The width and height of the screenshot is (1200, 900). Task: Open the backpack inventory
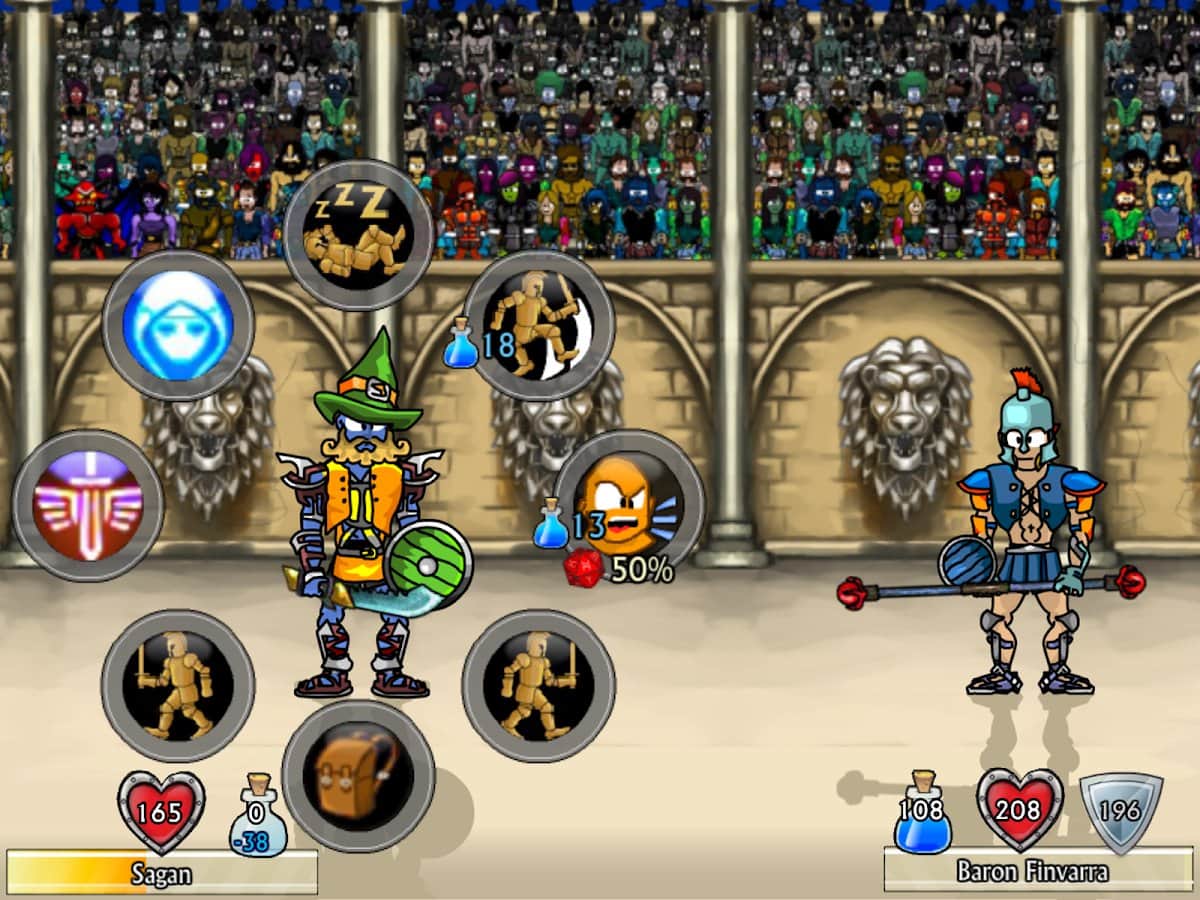(x=358, y=775)
